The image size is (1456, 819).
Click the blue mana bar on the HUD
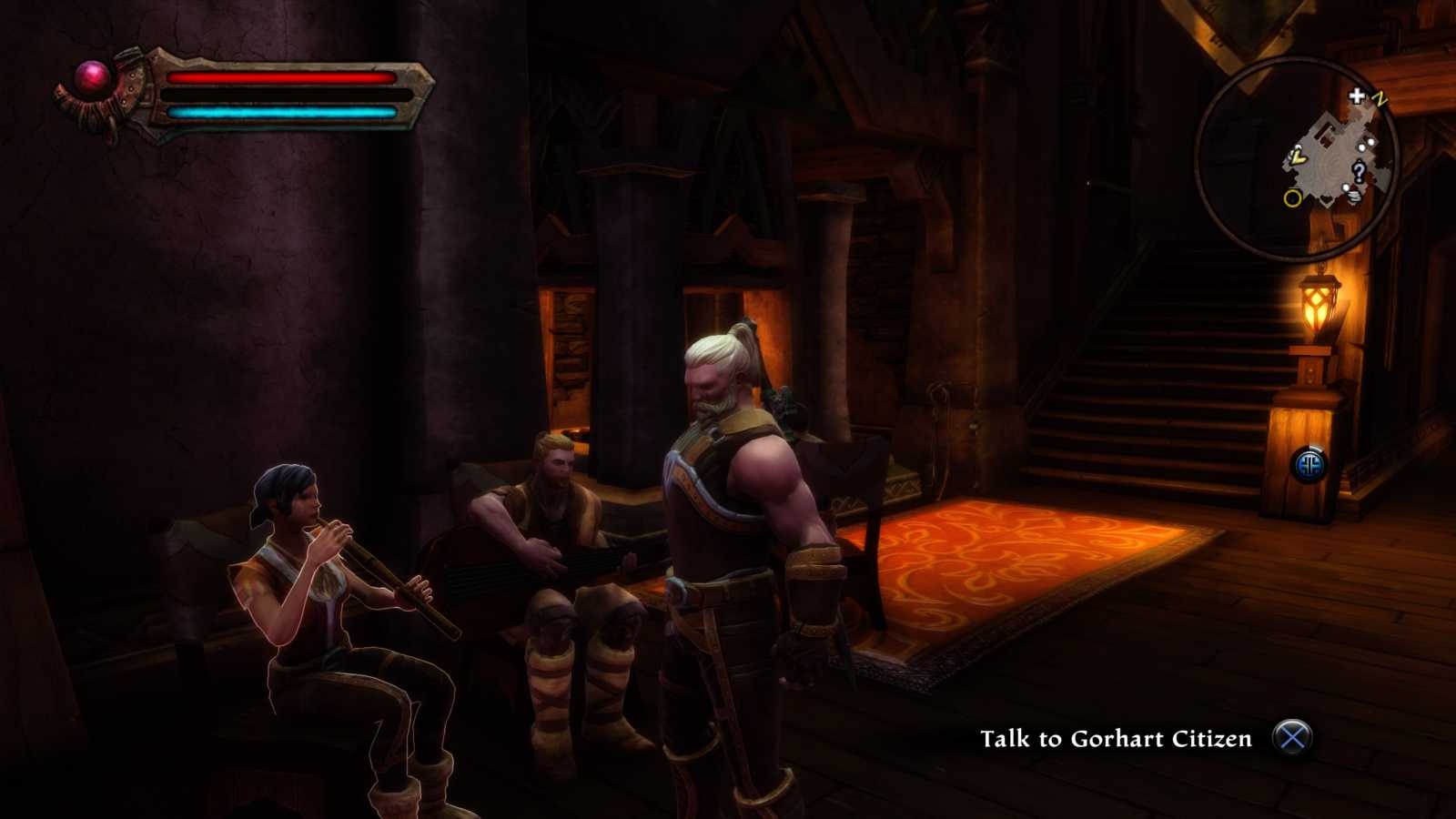pos(282,111)
